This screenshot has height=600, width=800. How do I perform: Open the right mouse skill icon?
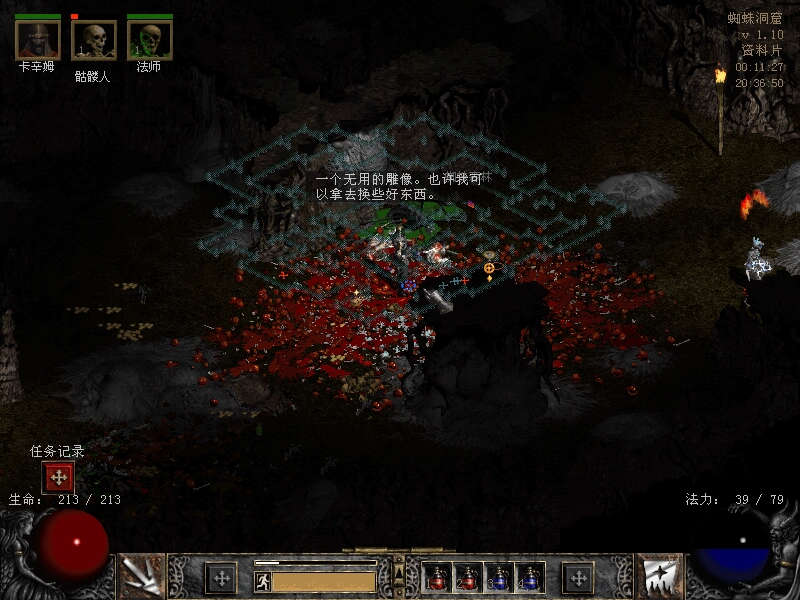coord(659,576)
